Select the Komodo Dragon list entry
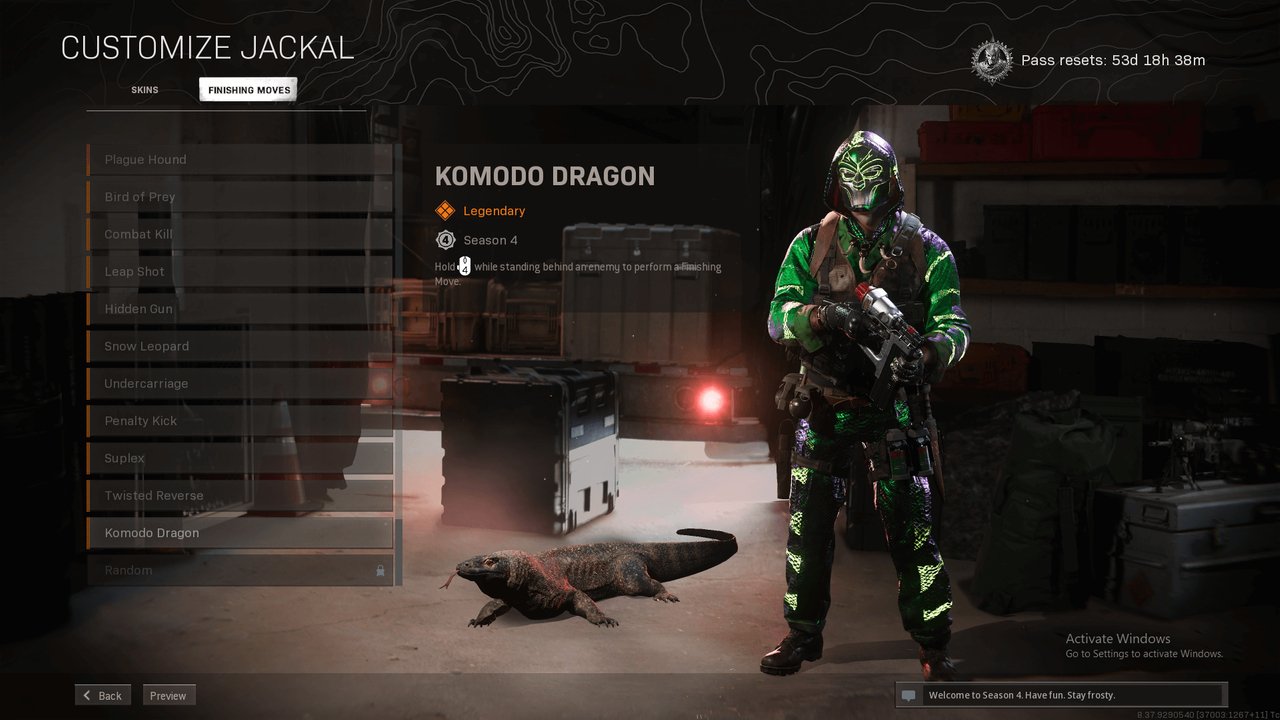Image resolution: width=1280 pixels, height=720 pixels. point(240,533)
